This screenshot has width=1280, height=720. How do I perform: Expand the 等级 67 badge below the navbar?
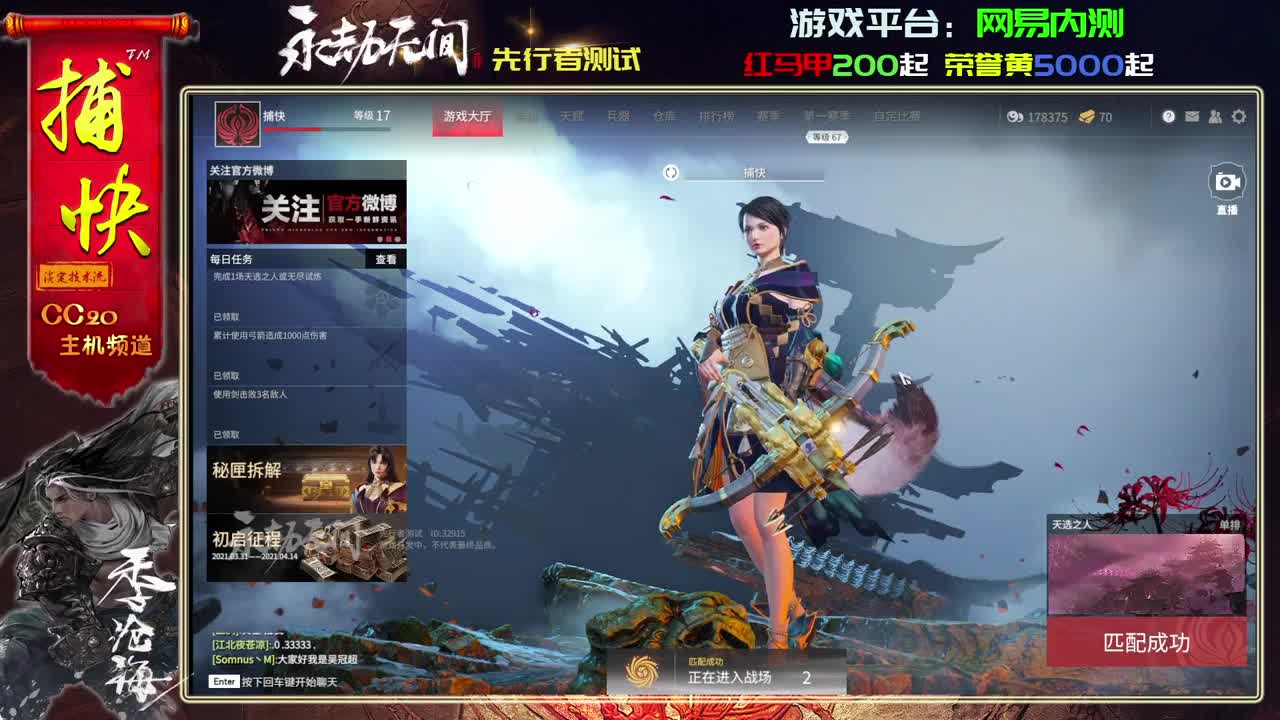point(827,135)
